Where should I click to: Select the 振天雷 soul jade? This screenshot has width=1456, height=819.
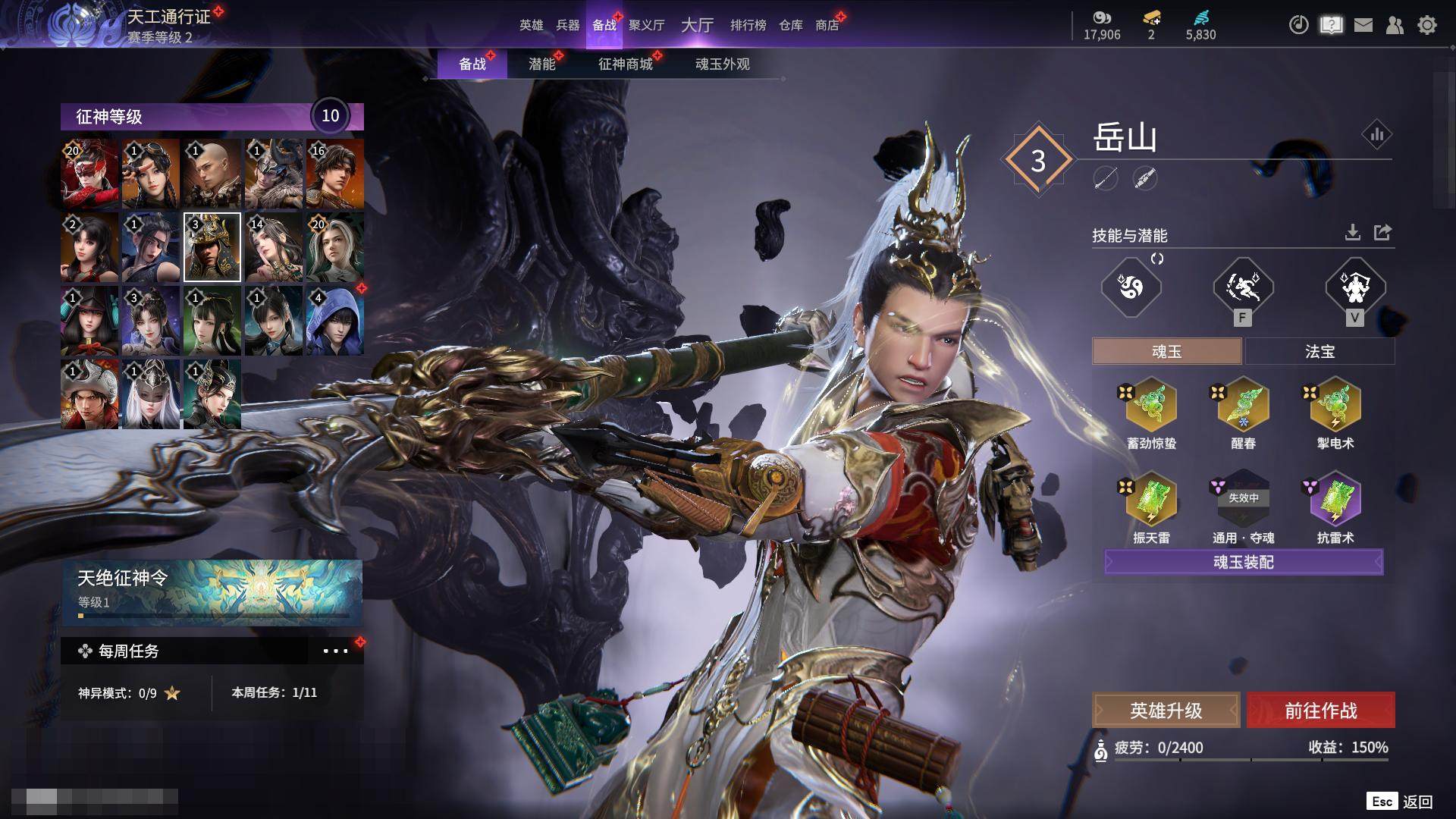(x=1151, y=500)
